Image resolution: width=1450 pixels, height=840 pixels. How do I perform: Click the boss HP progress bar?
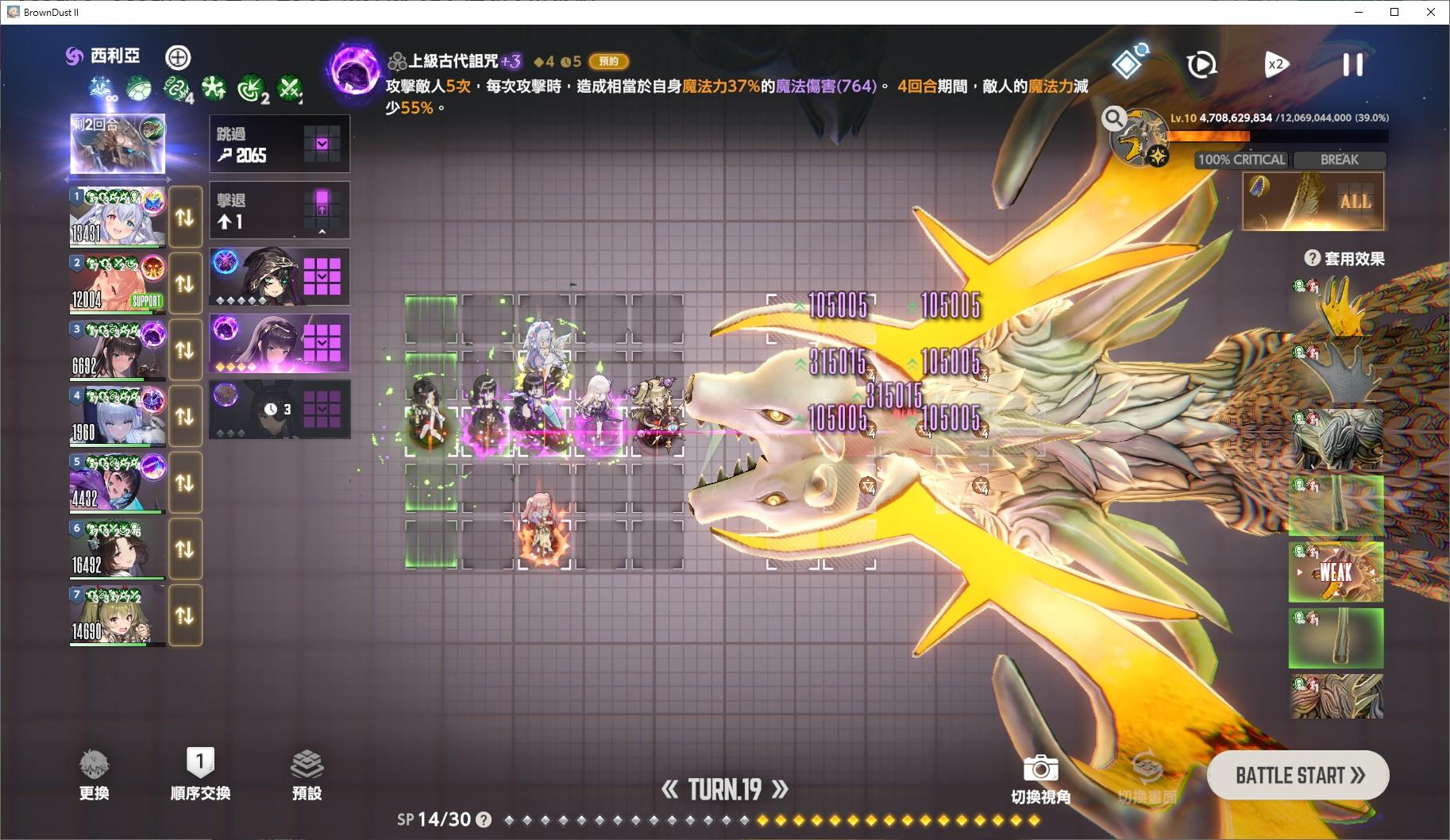click(1278, 133)
